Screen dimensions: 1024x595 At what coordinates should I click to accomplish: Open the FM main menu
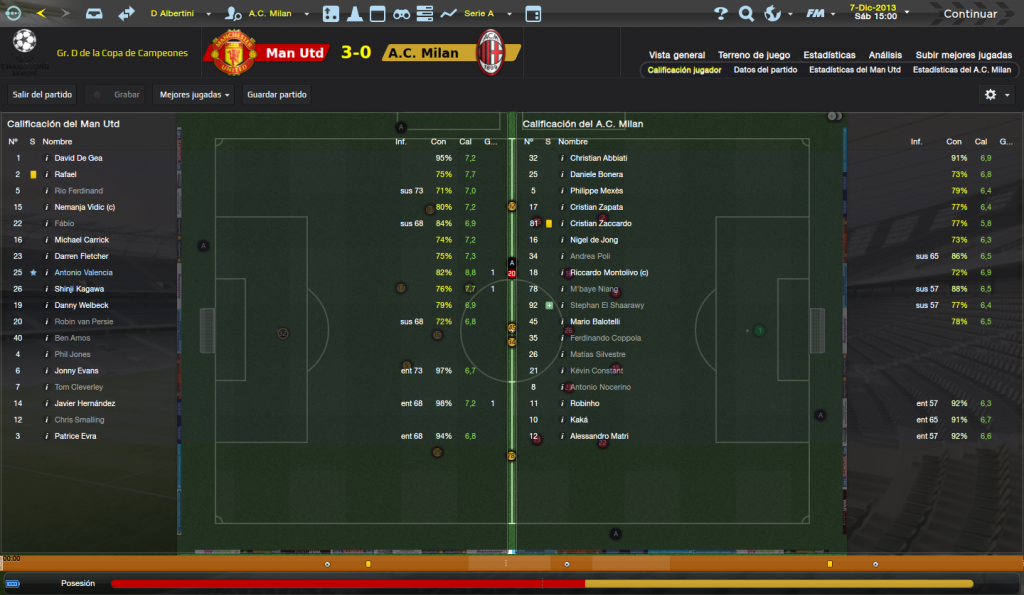pyautogui.click(x=821, y=14)
